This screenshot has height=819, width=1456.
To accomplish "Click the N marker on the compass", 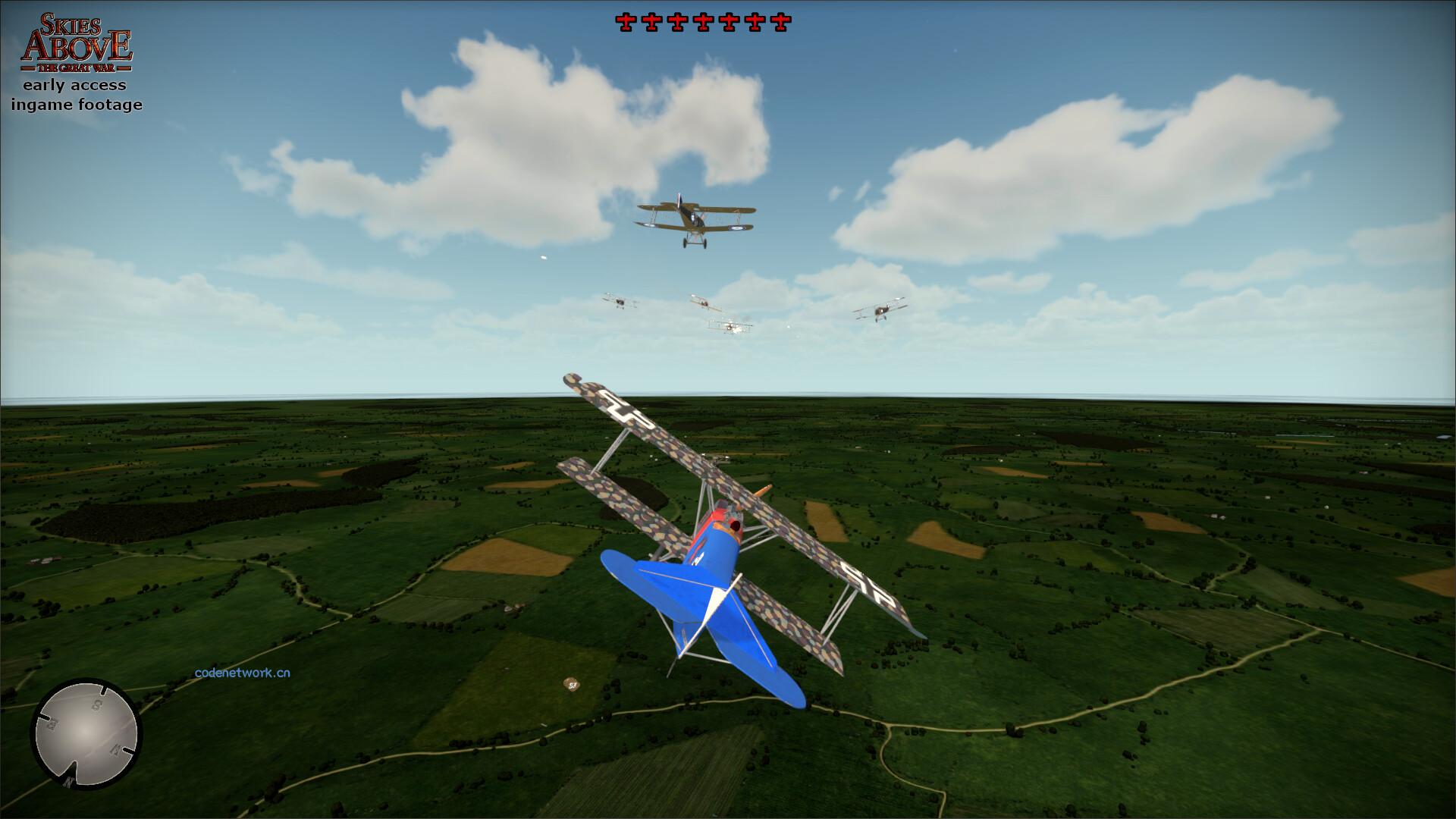I will pyautogui.click(x=68, y=781).
